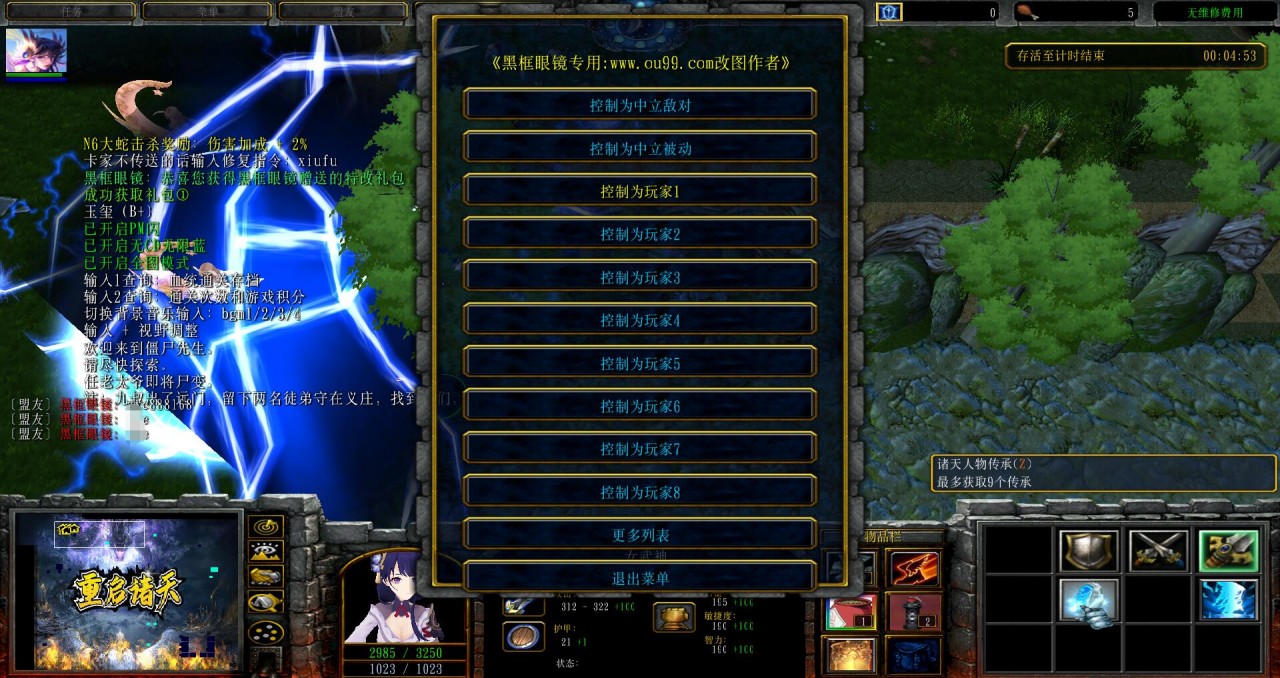This screenshot has width=1280, height=678.
Task: Use the ice crystal ability icon
Action: tap(1089, 602)
